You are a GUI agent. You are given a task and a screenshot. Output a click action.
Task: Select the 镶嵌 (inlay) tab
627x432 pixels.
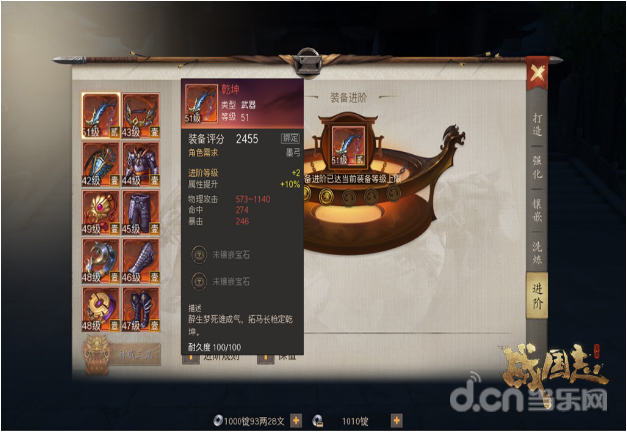539,220
